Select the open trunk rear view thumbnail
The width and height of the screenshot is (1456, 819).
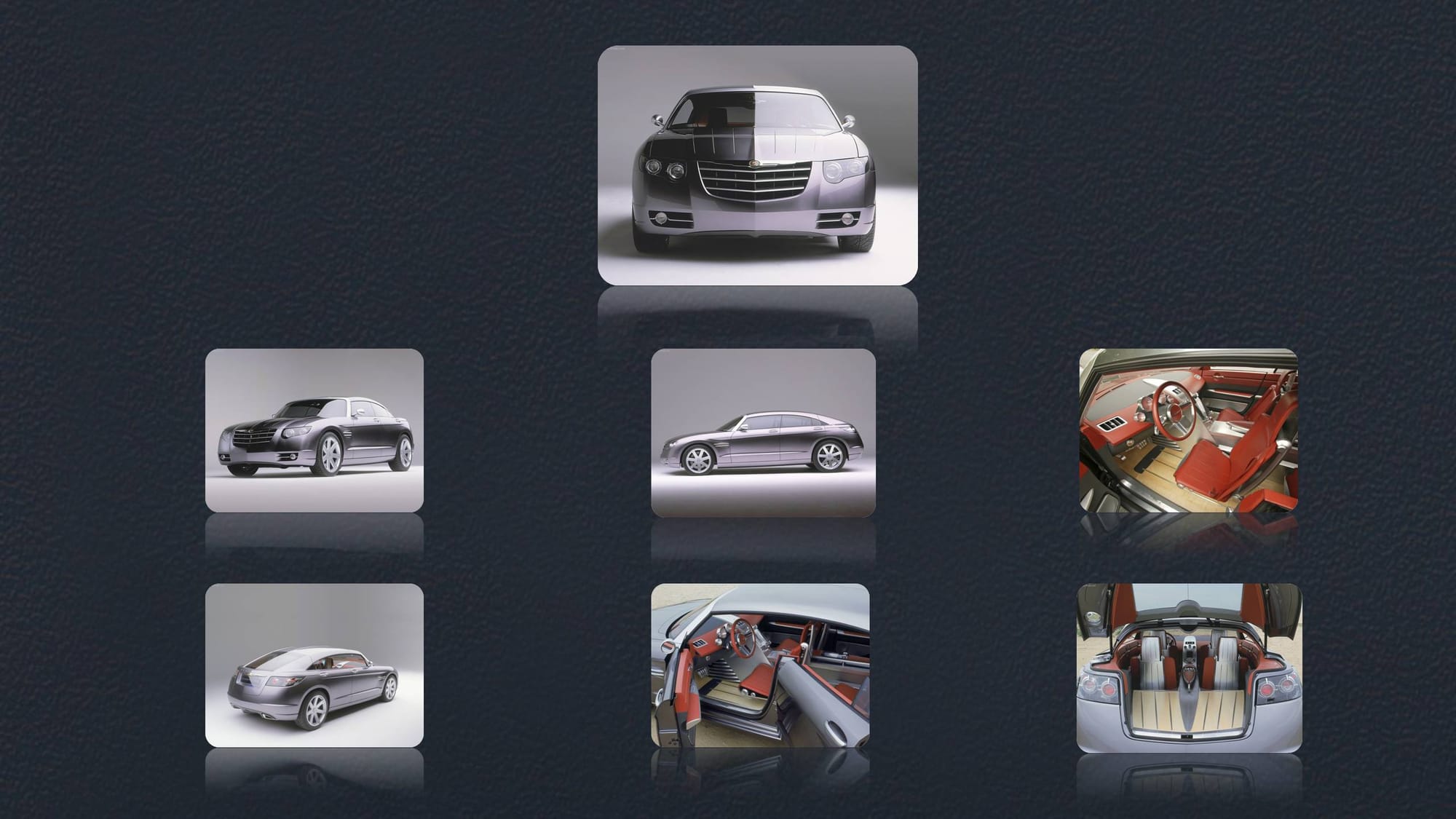[x=1189, y=668]
